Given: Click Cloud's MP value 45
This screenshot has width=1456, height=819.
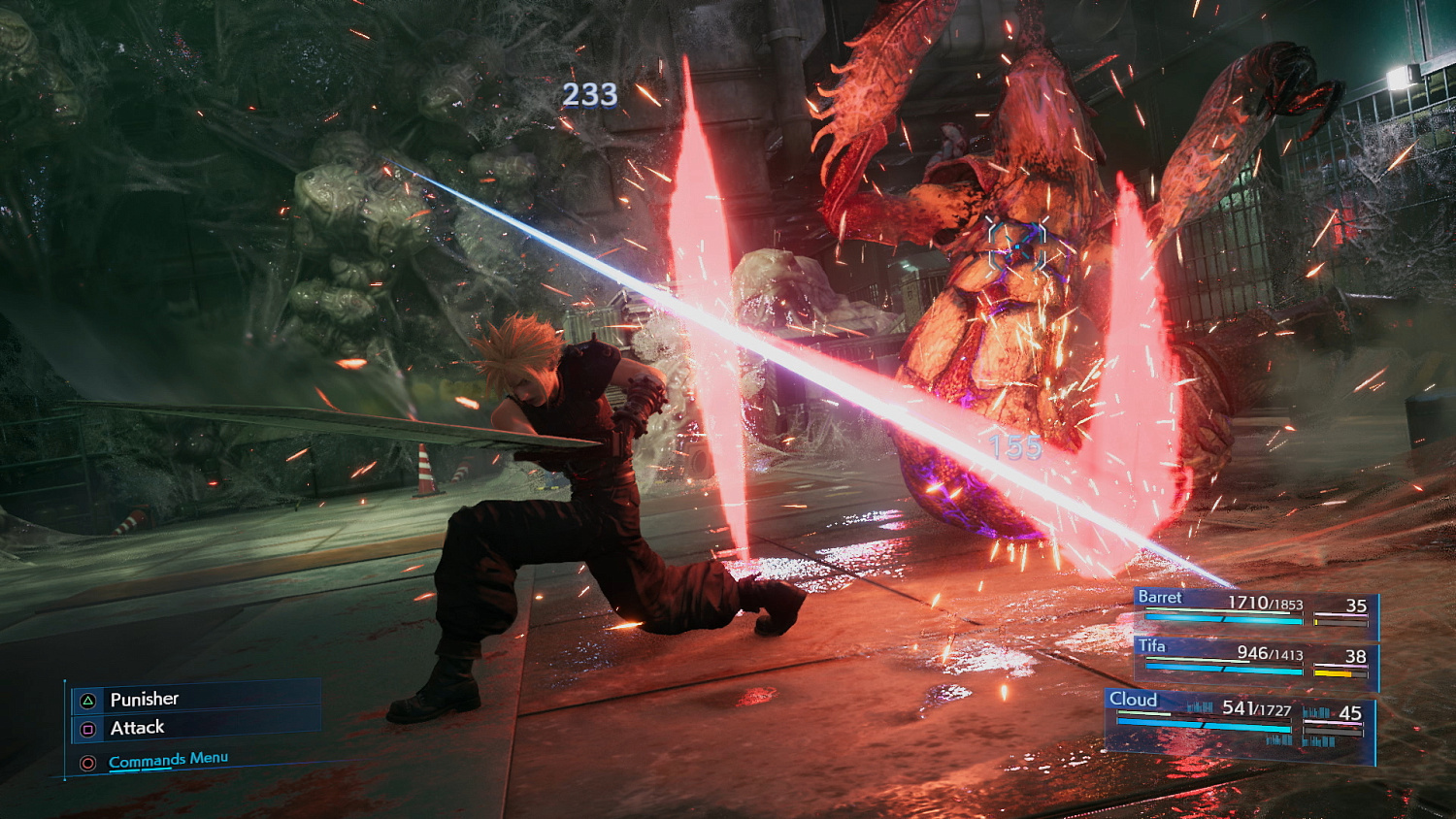Looking at the screenshot, I should coord(1350,711).
